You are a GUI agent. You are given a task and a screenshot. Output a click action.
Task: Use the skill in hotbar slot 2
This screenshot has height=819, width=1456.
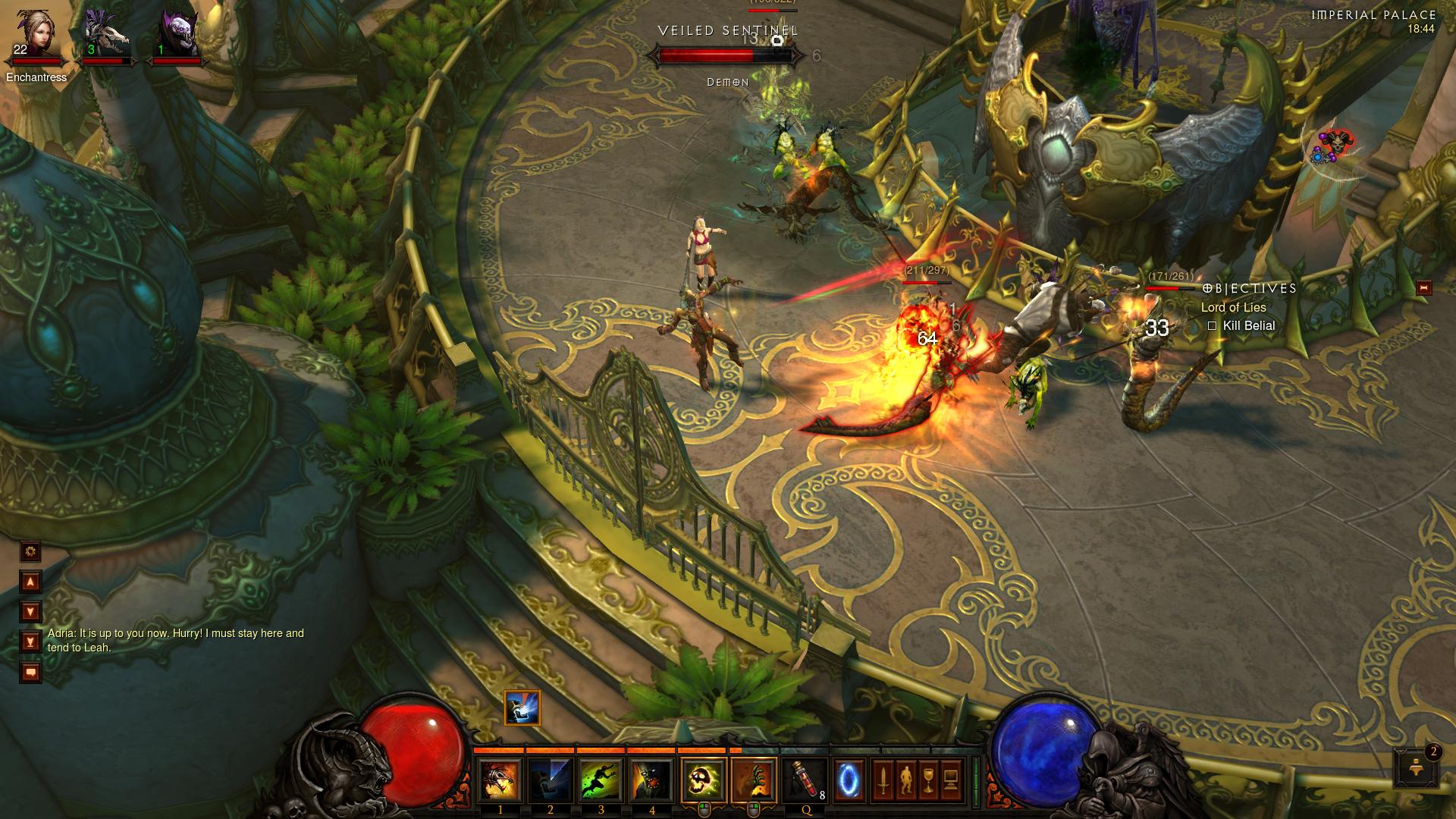[551, 781]
